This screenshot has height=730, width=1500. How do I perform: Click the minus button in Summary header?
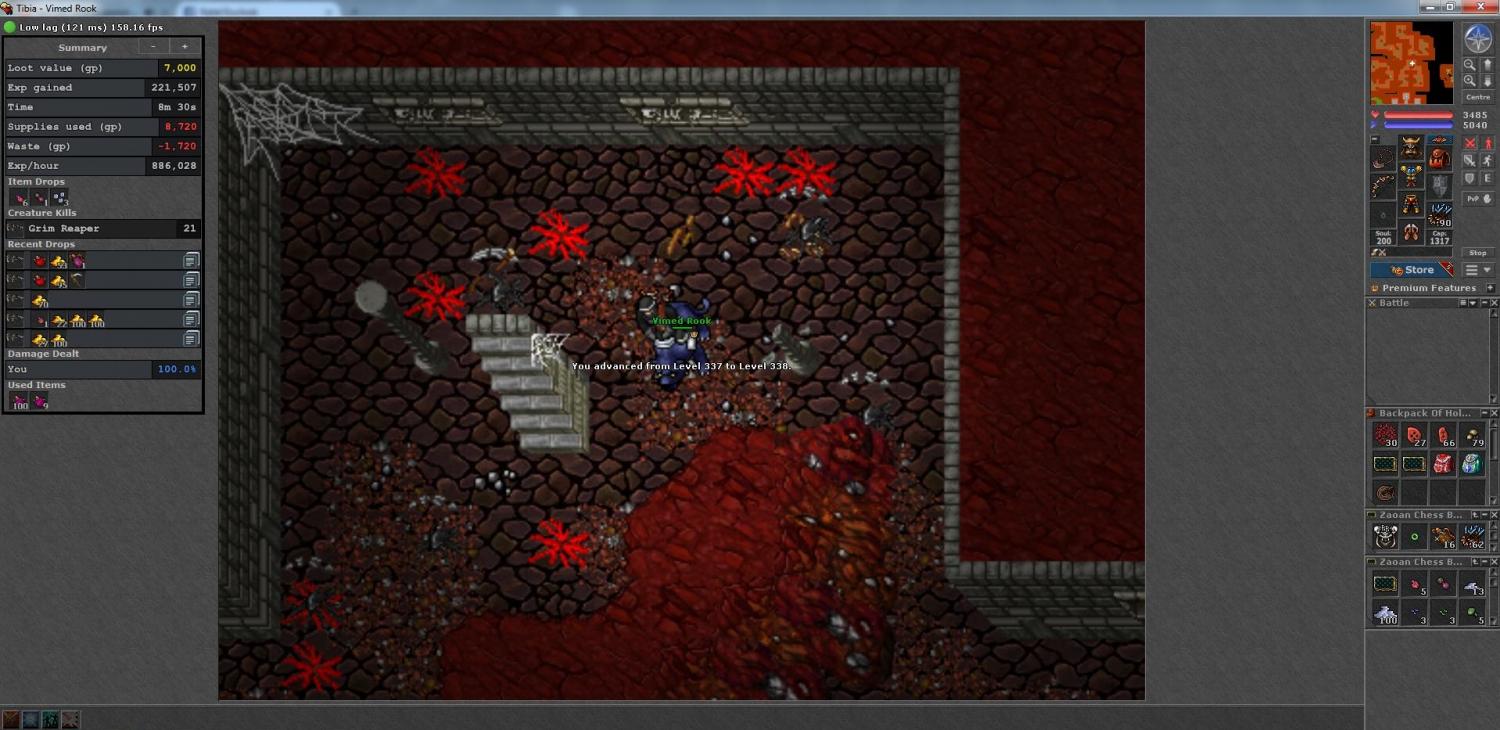153,47
